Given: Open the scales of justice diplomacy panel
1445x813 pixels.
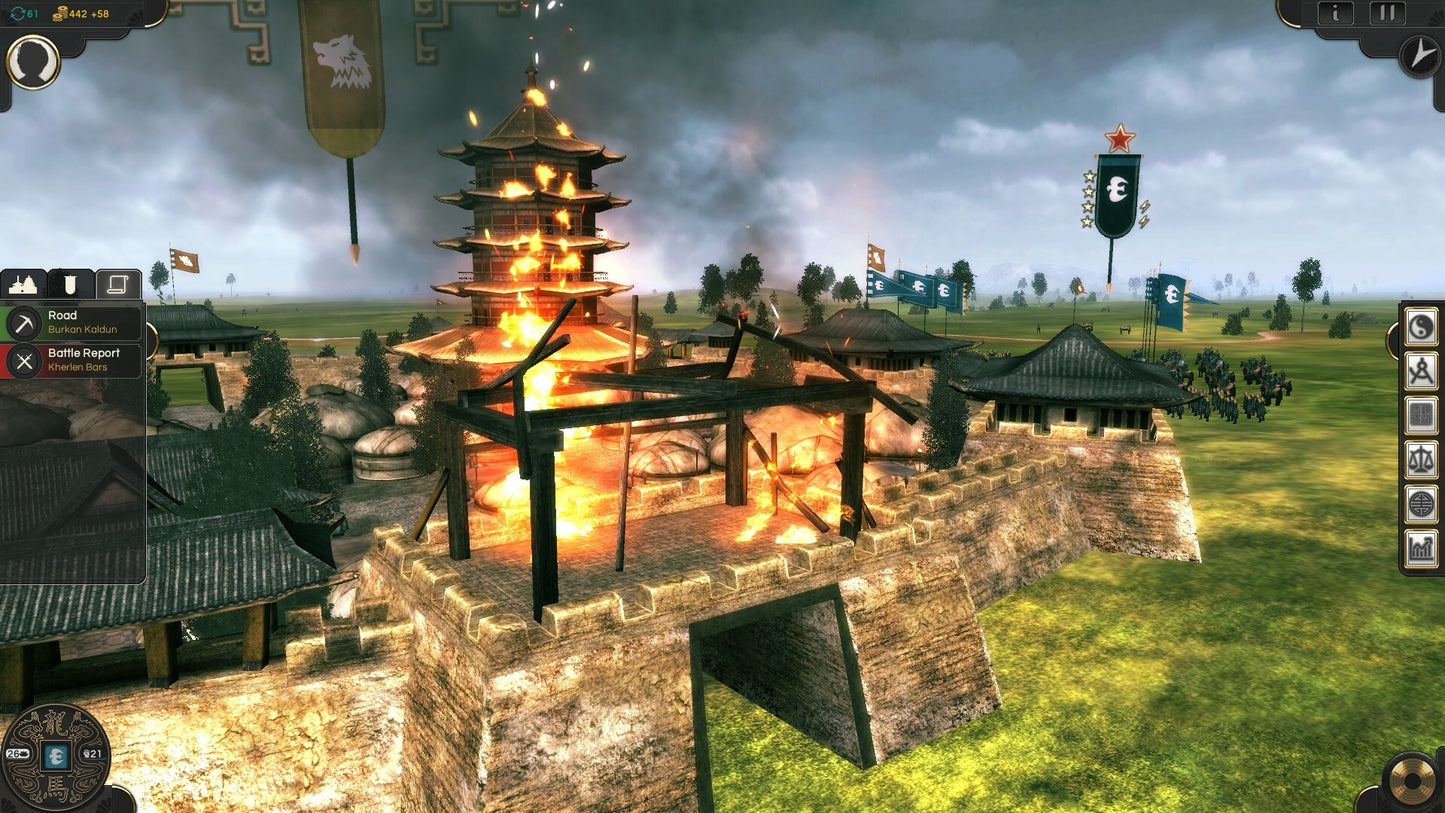Looking at the screenshot, I should [x=1420, y=461].
